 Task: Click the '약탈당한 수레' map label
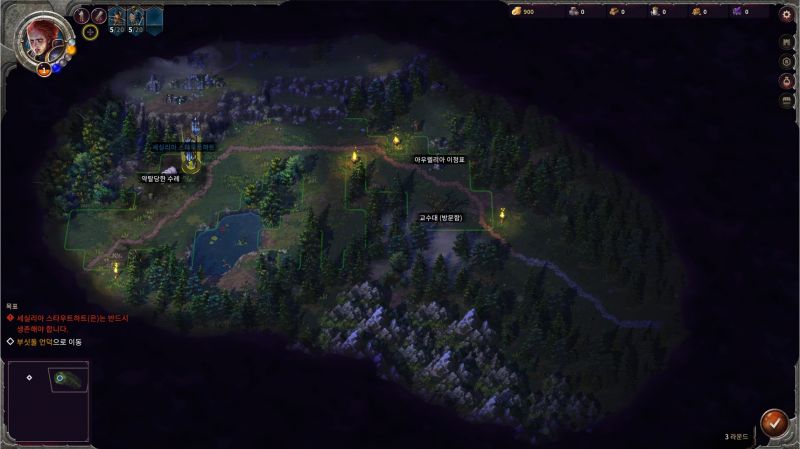pos(160,179)
